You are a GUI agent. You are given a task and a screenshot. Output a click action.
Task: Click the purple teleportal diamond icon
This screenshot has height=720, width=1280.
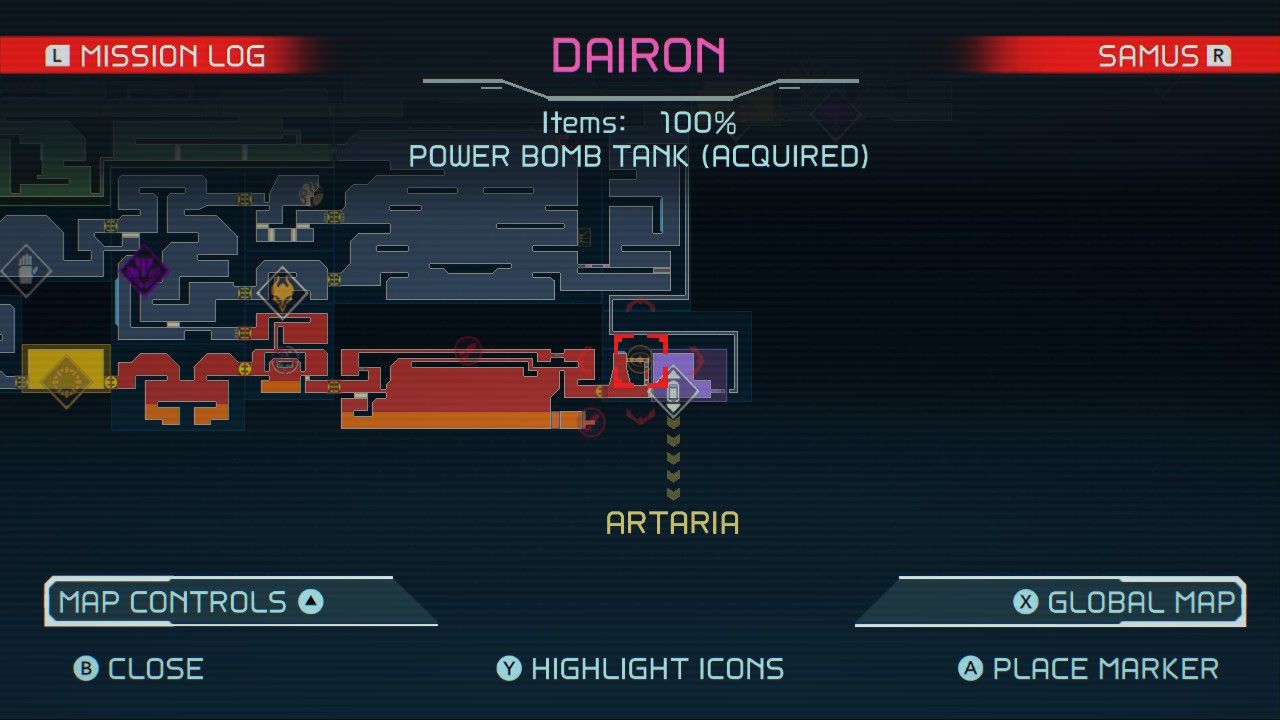pos(145,270)
